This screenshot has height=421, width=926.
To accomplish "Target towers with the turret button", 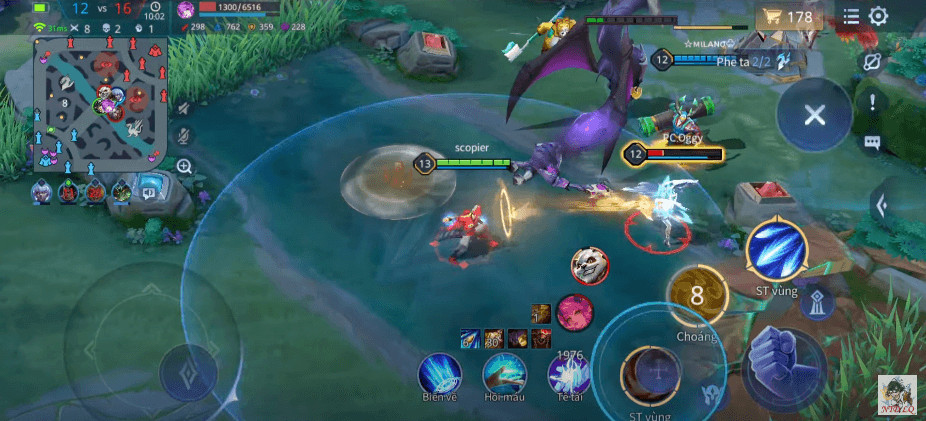I will pyautogui.click(x=816, y=304).
